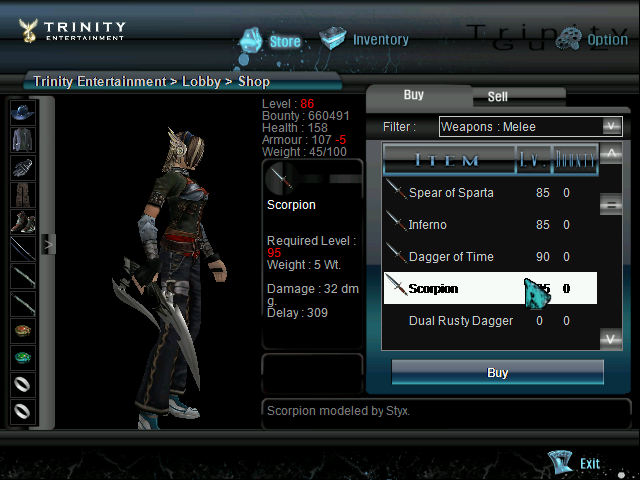Choose the Inferno weapon row
This screenshot has width=640, height=480.
coord(428,225)
